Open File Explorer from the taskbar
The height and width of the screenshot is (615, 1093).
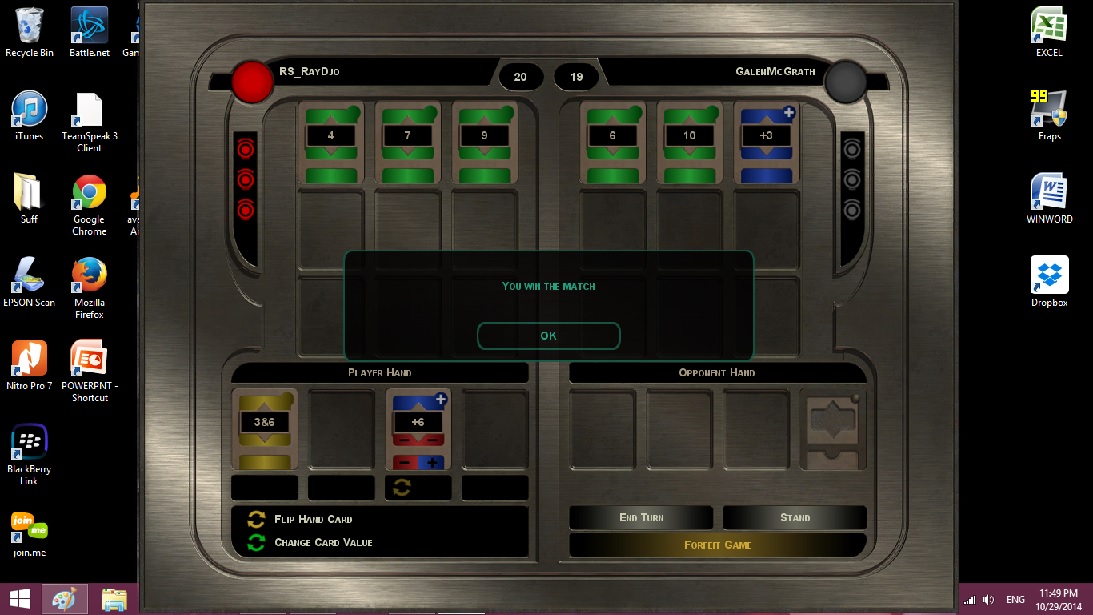point(114,599)
